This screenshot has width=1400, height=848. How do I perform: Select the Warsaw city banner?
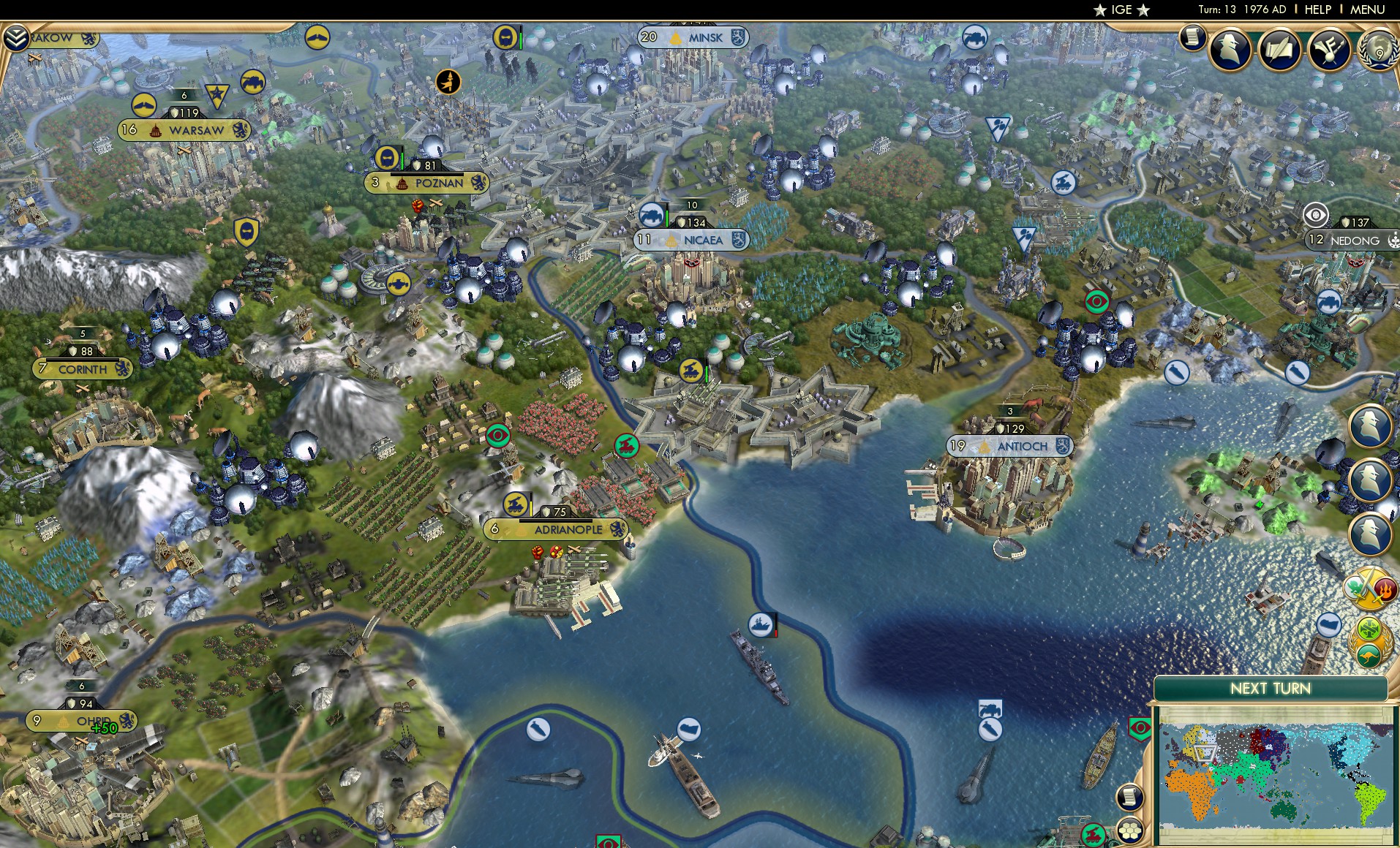pos(184,130)
